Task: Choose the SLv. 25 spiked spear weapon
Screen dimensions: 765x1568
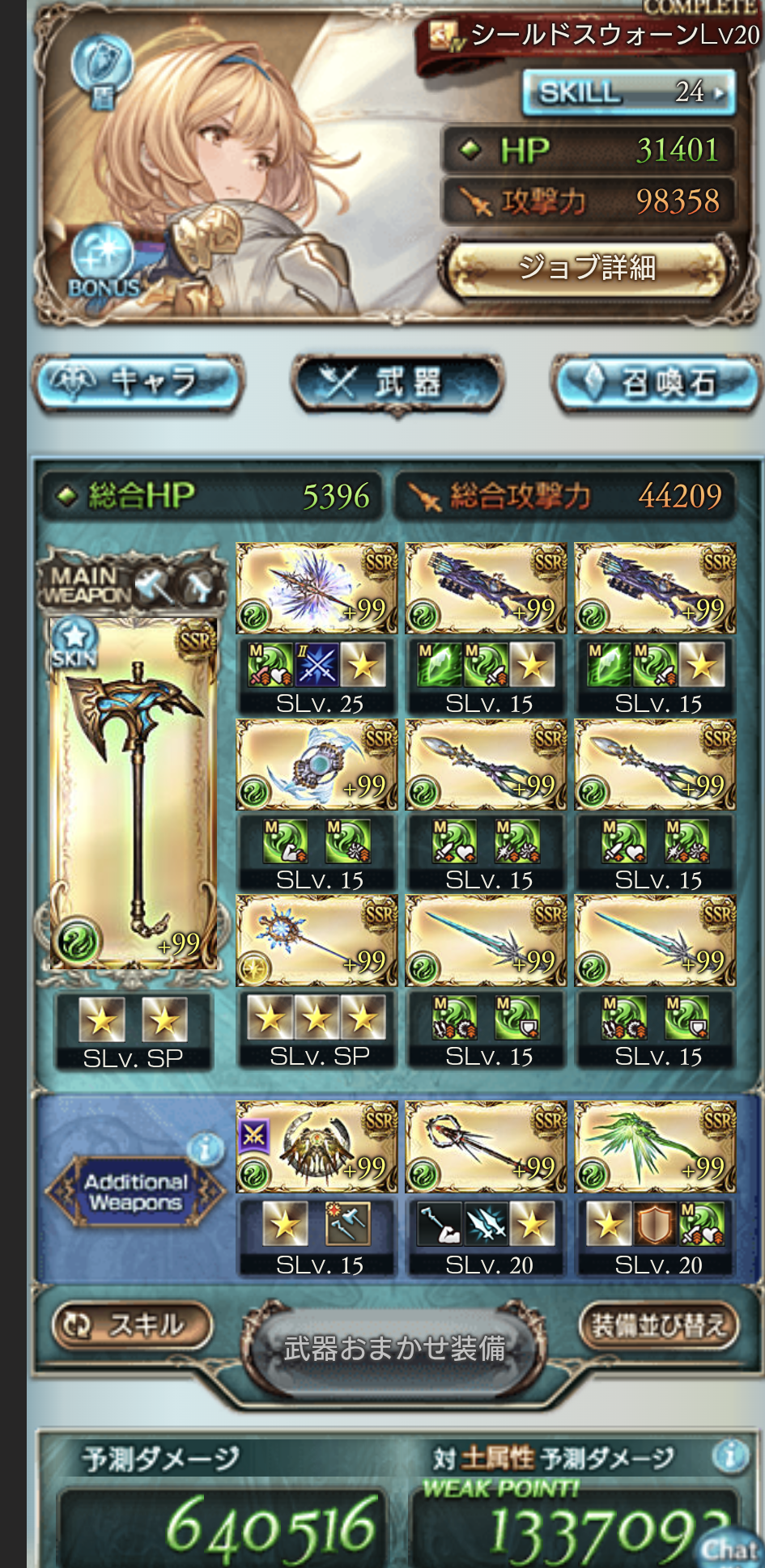Action: 317,588
